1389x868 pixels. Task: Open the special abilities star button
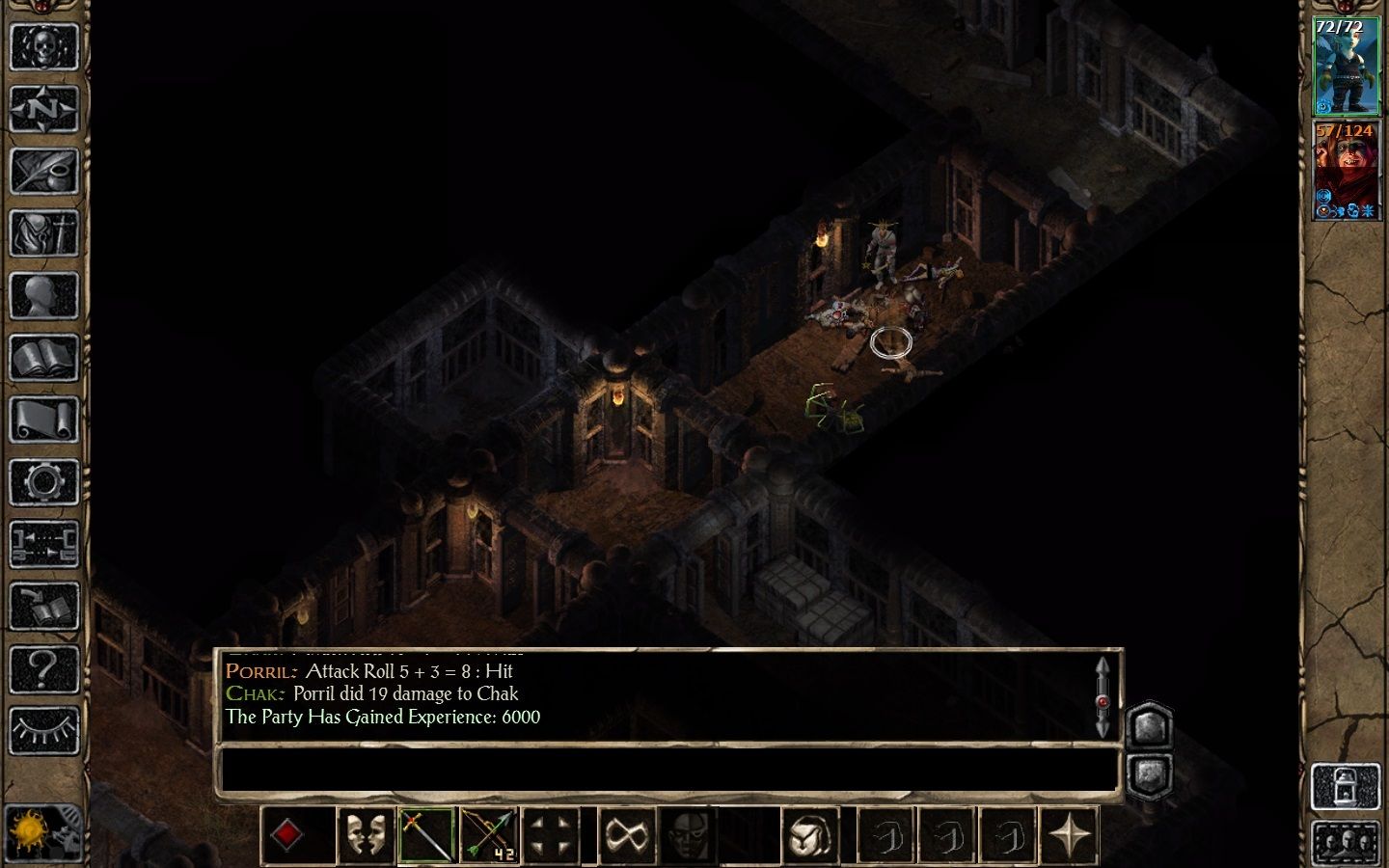(x=1071, y=834)
